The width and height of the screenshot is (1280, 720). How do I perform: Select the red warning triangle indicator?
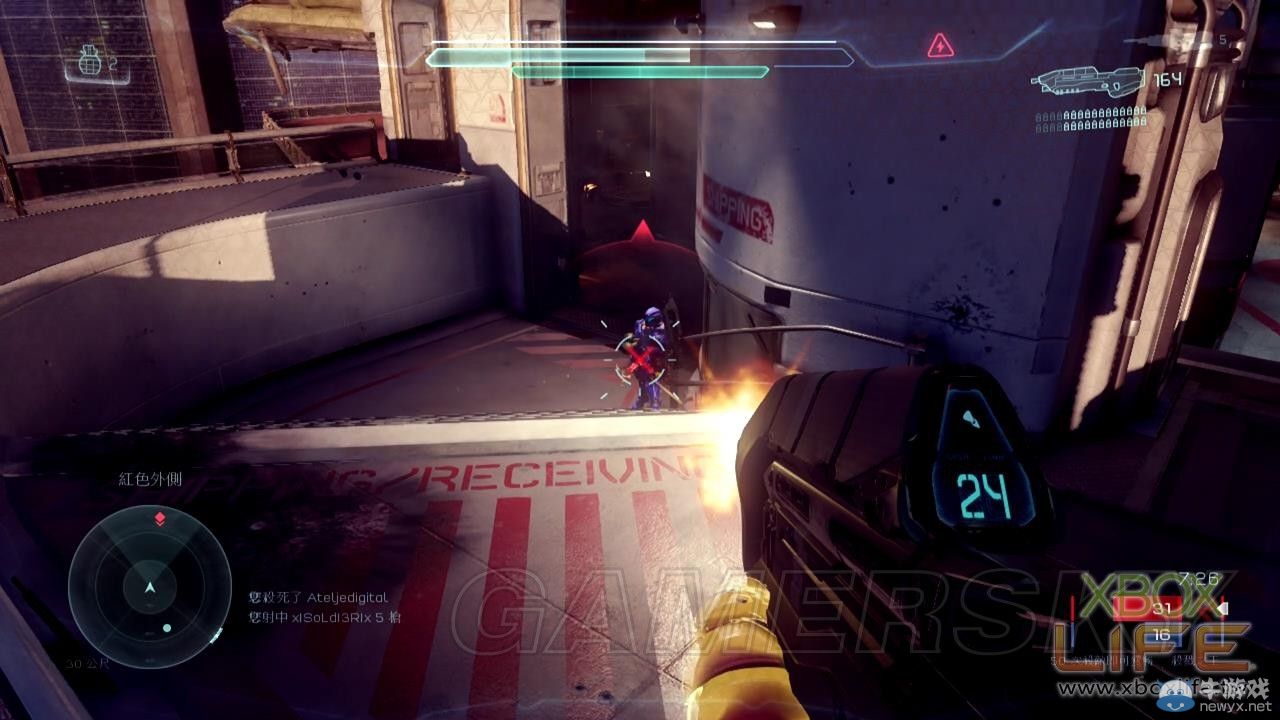click(940, 45)
